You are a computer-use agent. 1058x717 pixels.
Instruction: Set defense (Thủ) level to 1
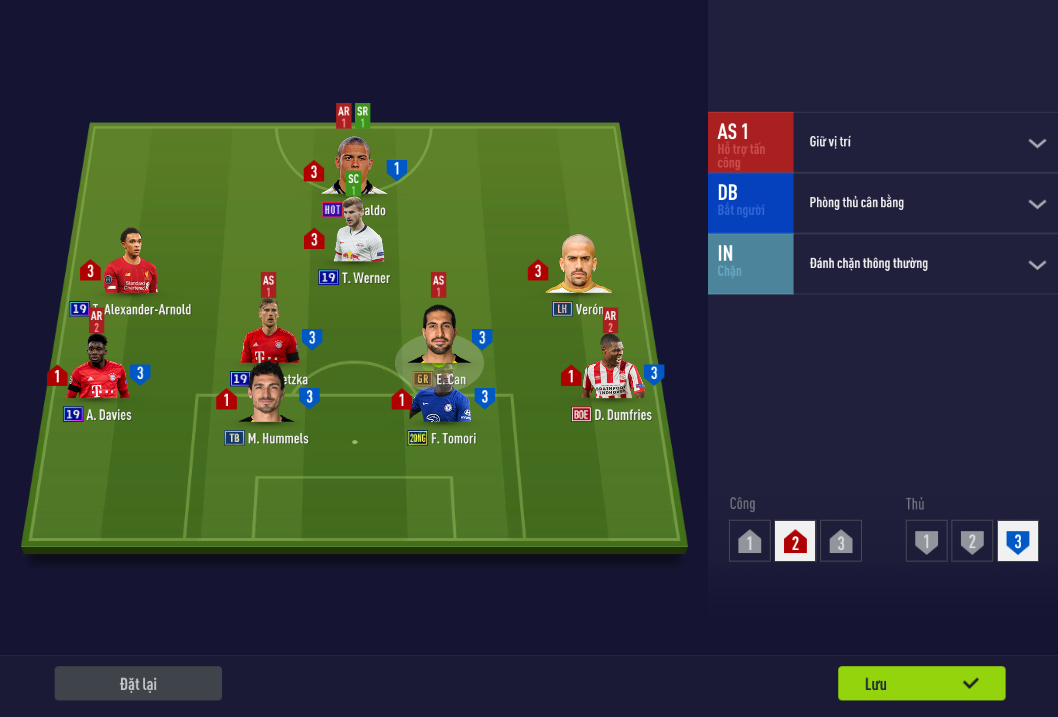tap(927, 542)
